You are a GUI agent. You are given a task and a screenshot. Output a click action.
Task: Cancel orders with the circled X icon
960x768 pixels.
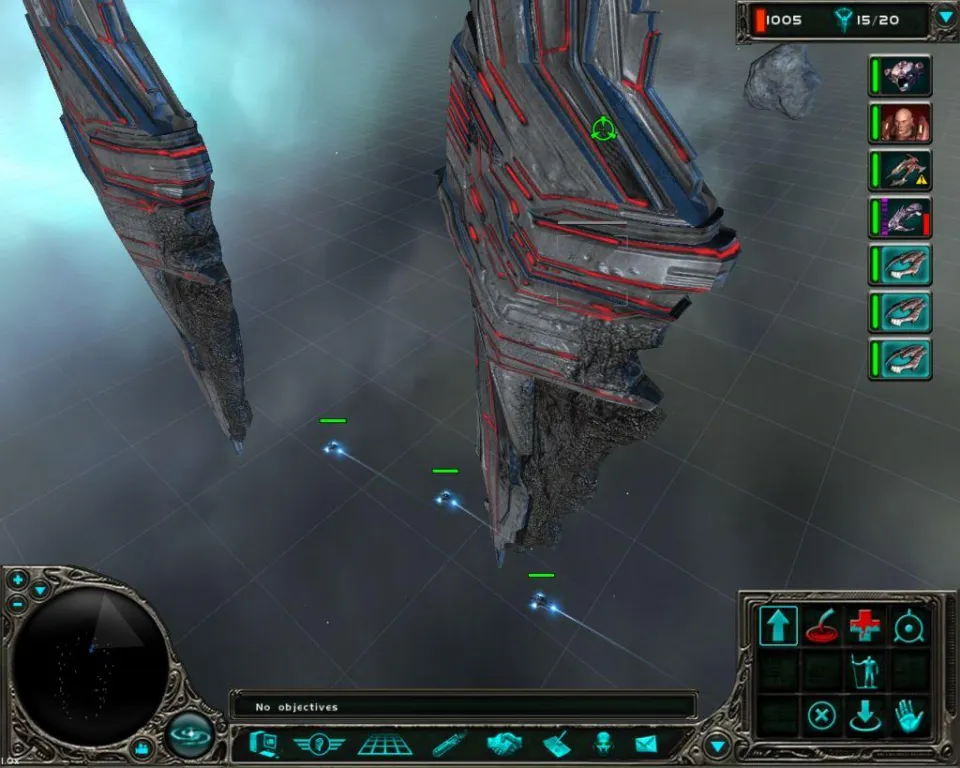point(821,716)
